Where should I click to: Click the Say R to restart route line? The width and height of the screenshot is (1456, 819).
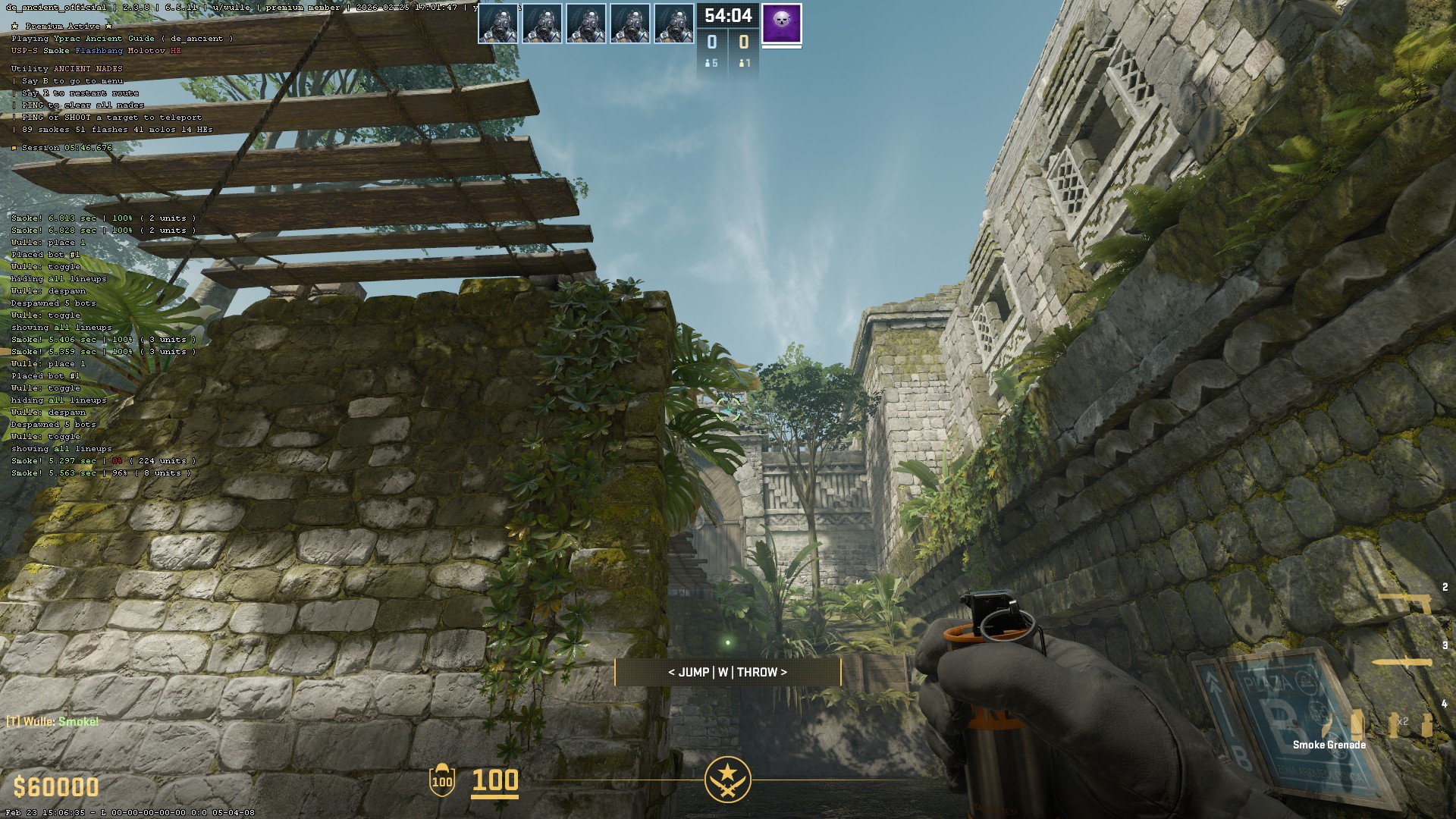pos(73,92)
